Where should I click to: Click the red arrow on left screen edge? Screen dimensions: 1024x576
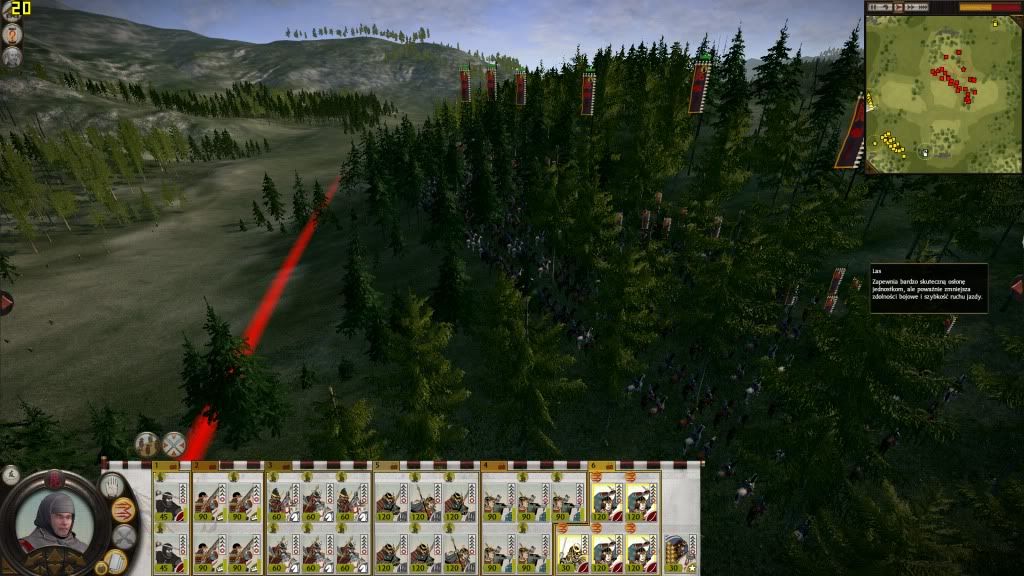(5, 302)
